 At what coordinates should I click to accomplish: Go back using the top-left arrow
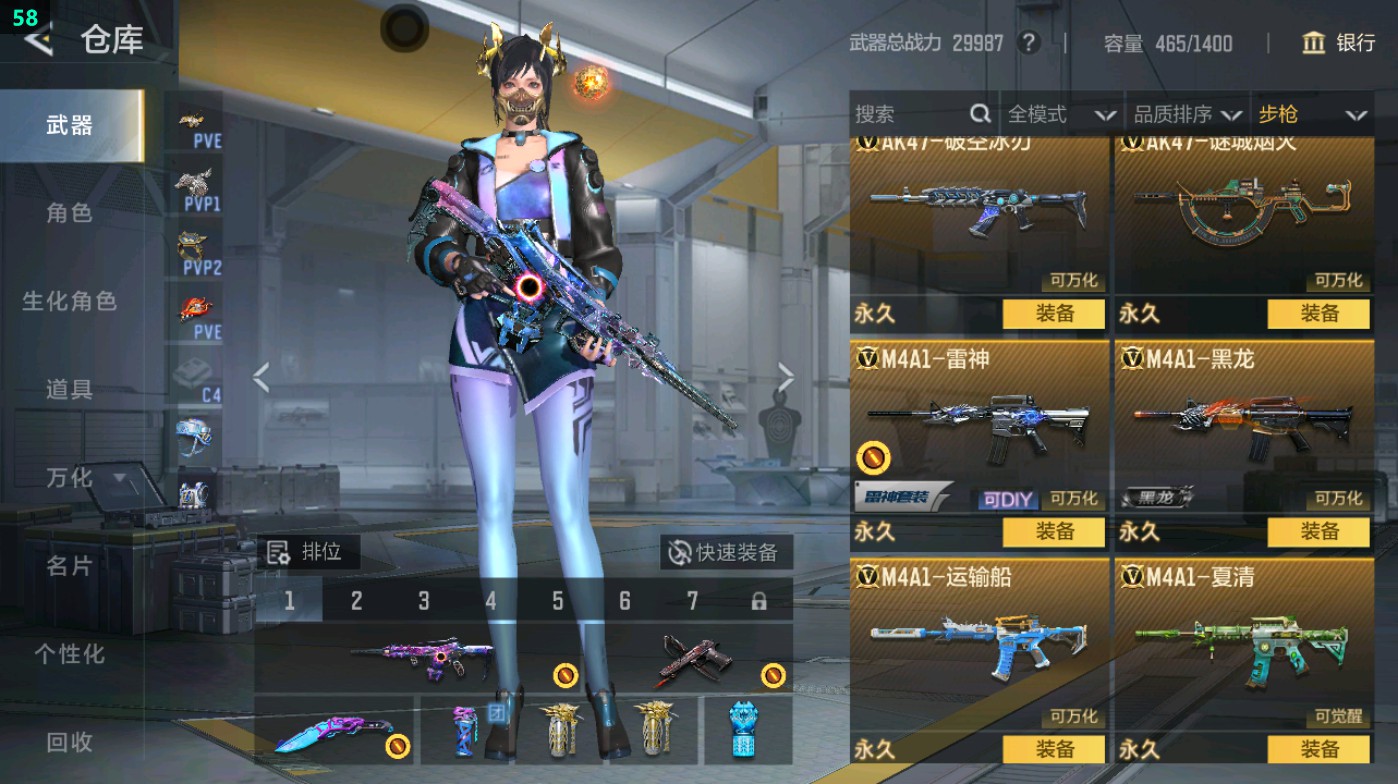38,40
